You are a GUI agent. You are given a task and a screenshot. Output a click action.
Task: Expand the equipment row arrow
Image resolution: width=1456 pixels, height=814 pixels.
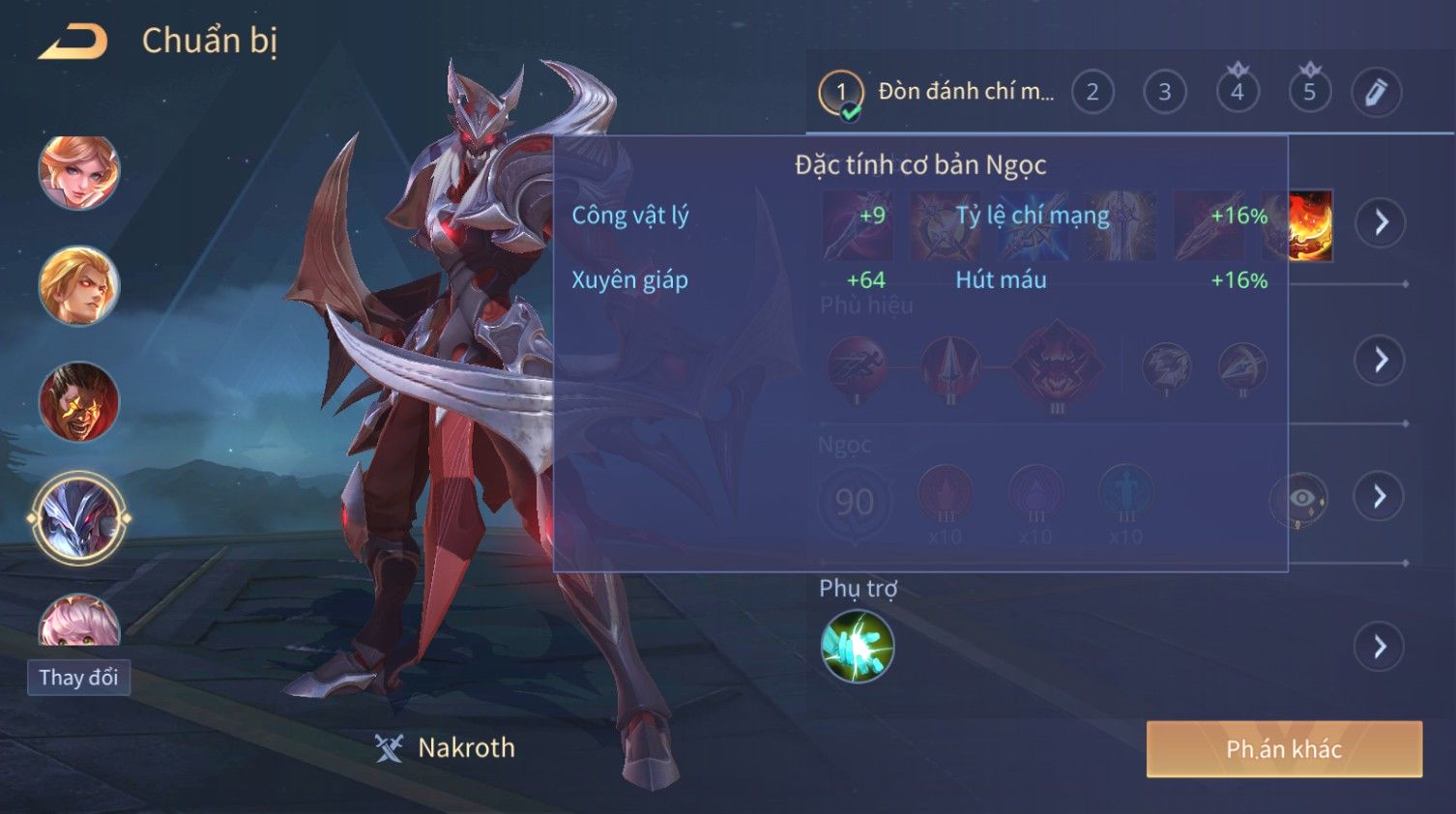point(1381,222)
